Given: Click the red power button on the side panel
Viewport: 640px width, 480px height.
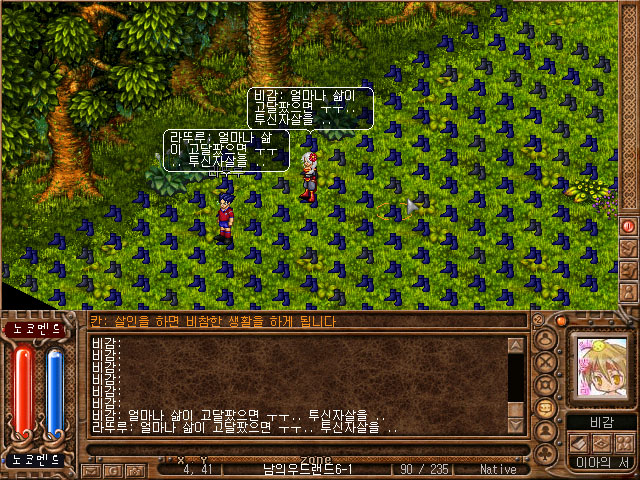Looking at the screenshot, I should tap(629, 226).
